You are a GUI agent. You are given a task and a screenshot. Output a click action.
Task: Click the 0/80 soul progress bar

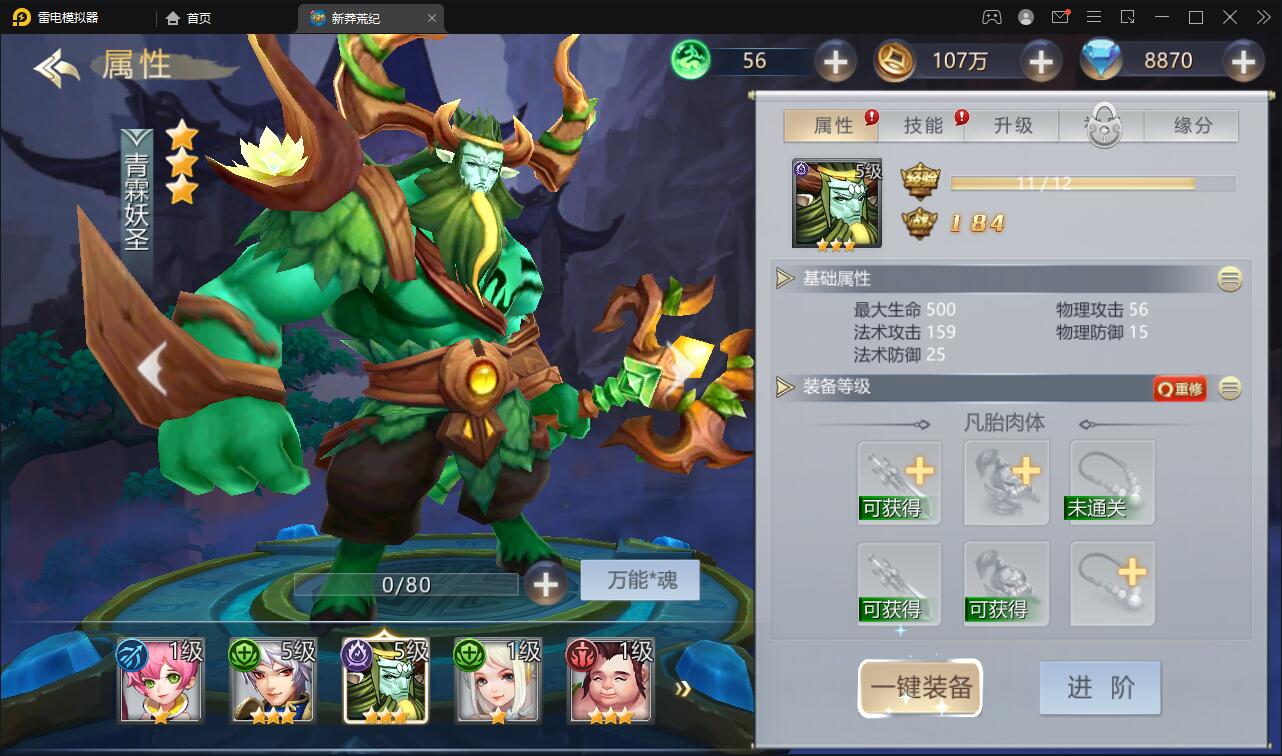click(x=405, y=584)
